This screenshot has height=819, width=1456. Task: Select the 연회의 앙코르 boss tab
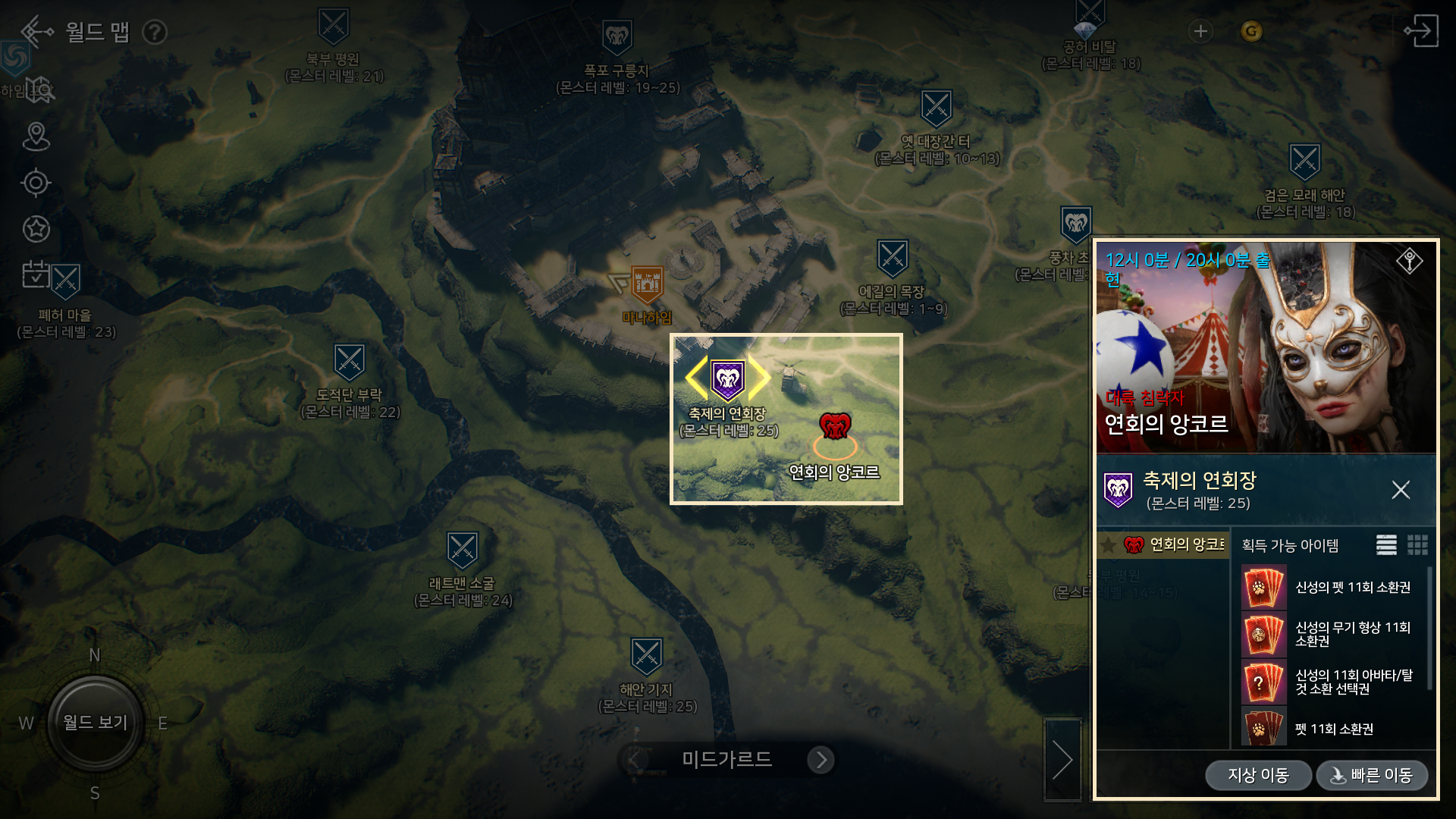pos(1163,544)
